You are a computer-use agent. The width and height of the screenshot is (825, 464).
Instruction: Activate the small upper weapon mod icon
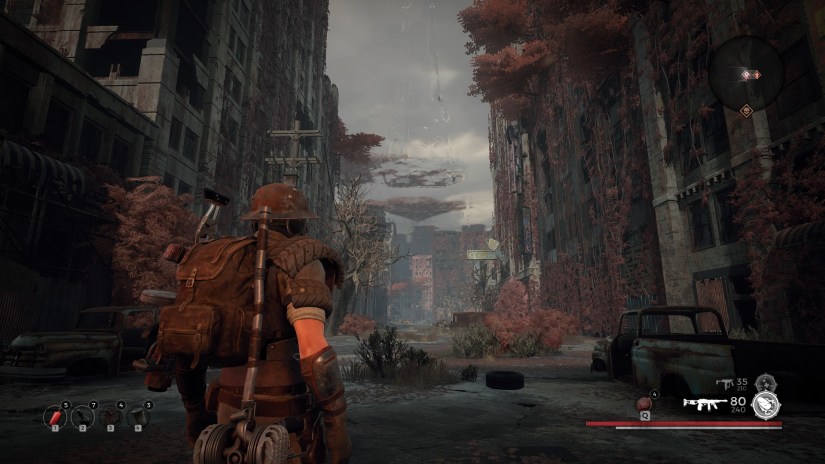pyautogui.click(x=766, y=381)
